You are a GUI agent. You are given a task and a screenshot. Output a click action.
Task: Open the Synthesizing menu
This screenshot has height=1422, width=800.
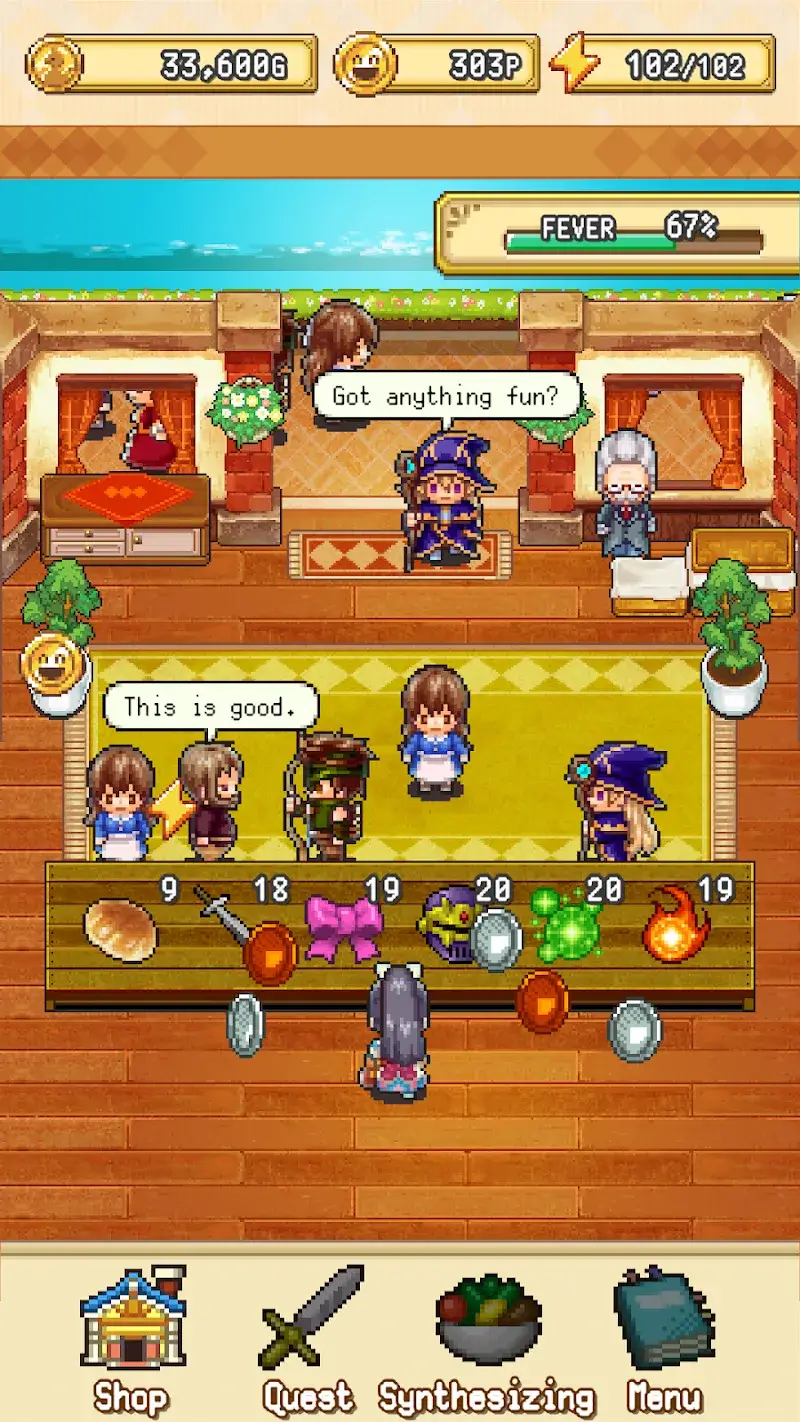[x=487, y=1336]
